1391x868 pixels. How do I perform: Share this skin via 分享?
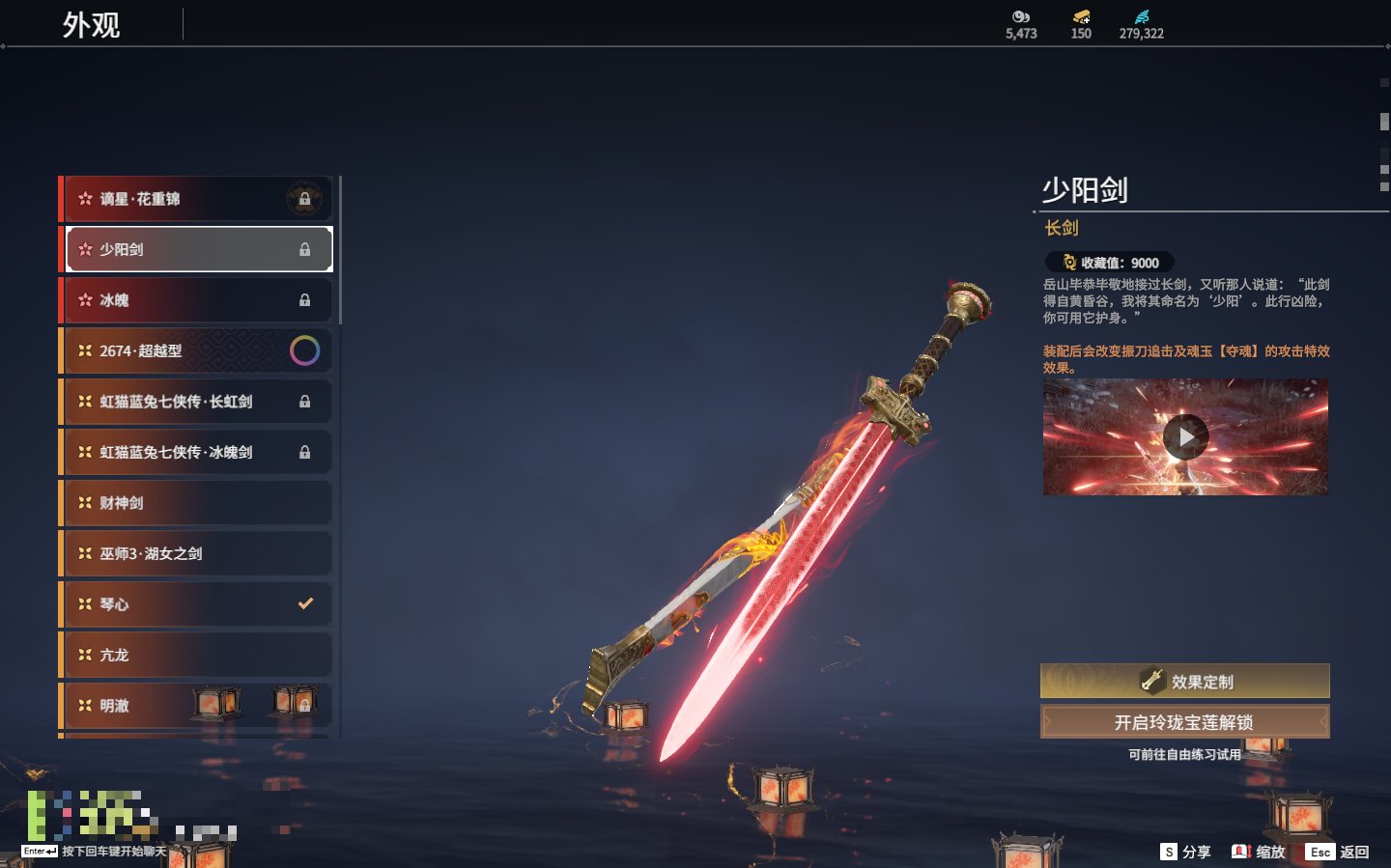[1185, 852]
